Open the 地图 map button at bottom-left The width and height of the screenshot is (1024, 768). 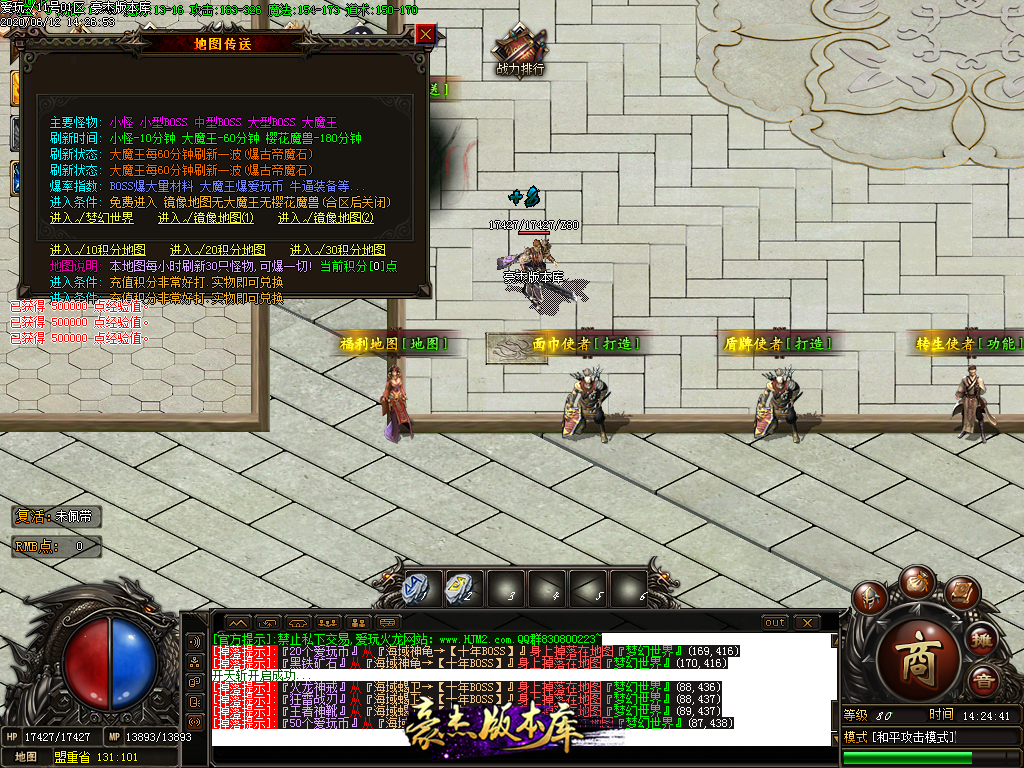[x=25, y=757]
